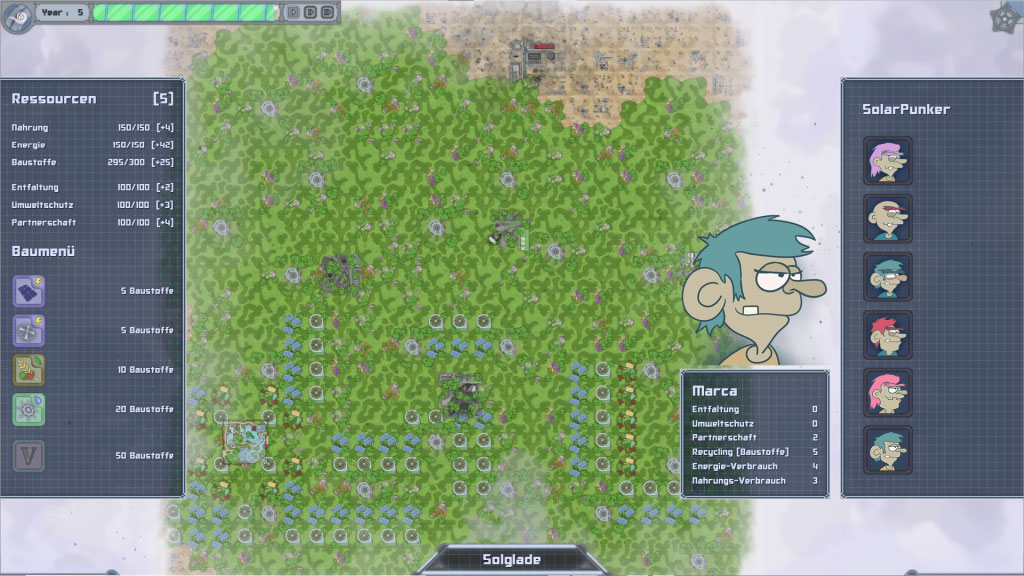
Task: Select the bald SolarPunker with red headband
Action: [887, 219]
